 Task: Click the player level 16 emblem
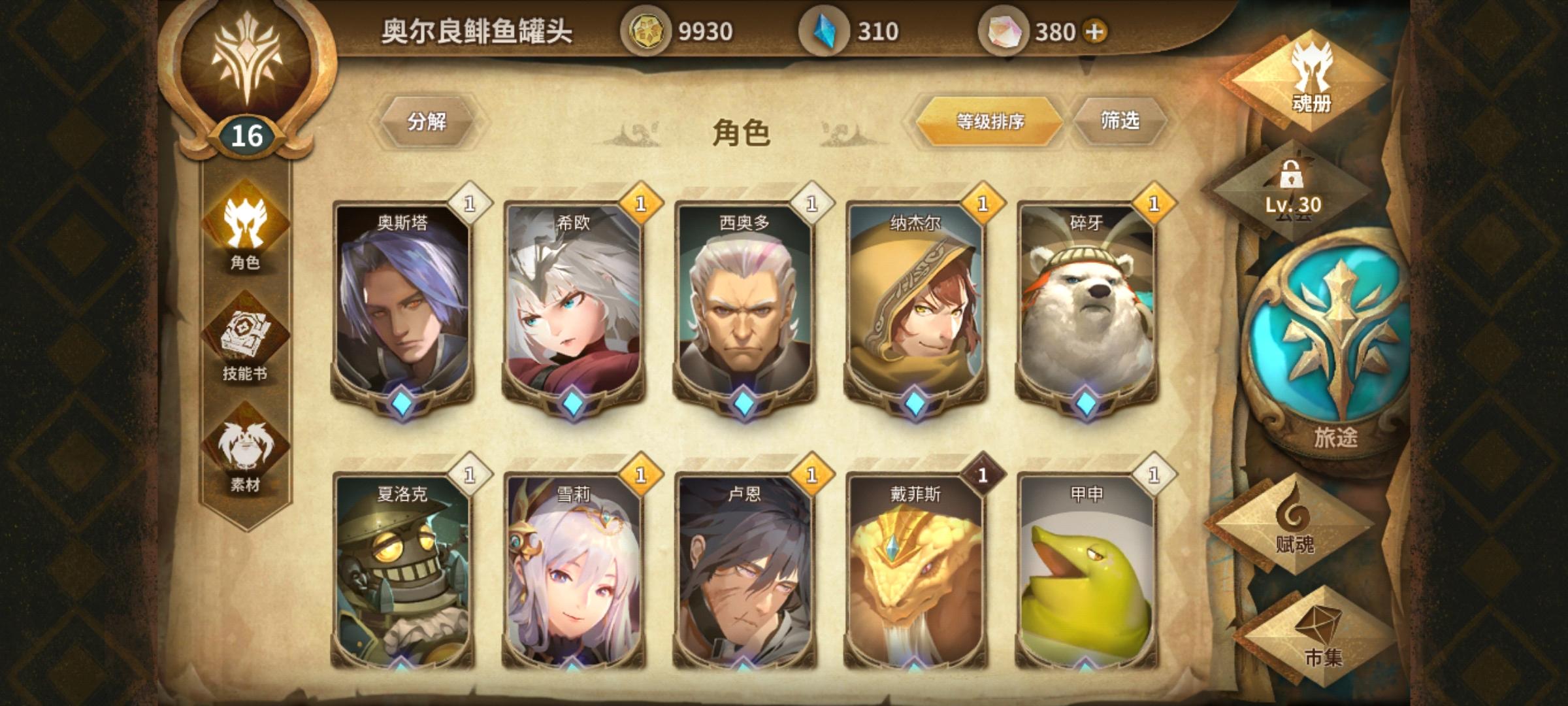tap(248, 85)
